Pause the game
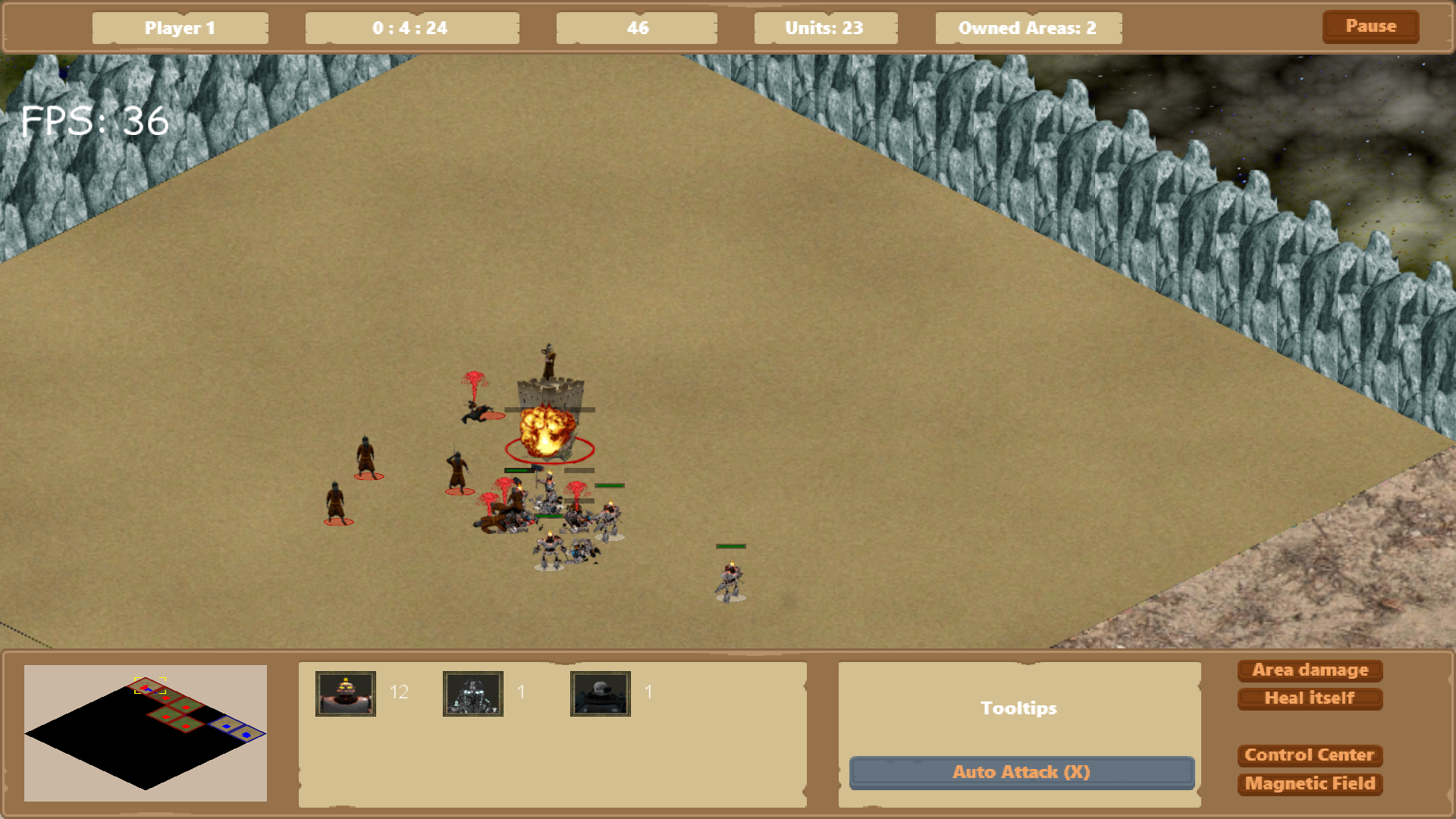Screen dimensions: 1456x819 pos(1370,27)
